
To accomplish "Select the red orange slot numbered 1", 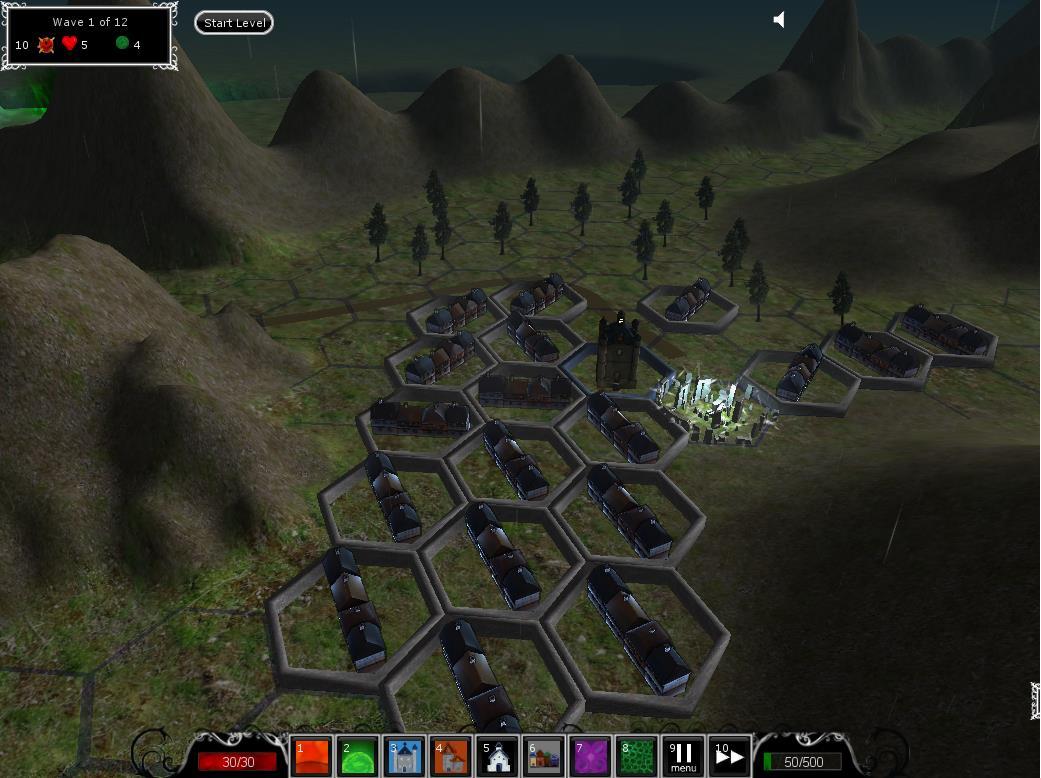I will 312,757.
